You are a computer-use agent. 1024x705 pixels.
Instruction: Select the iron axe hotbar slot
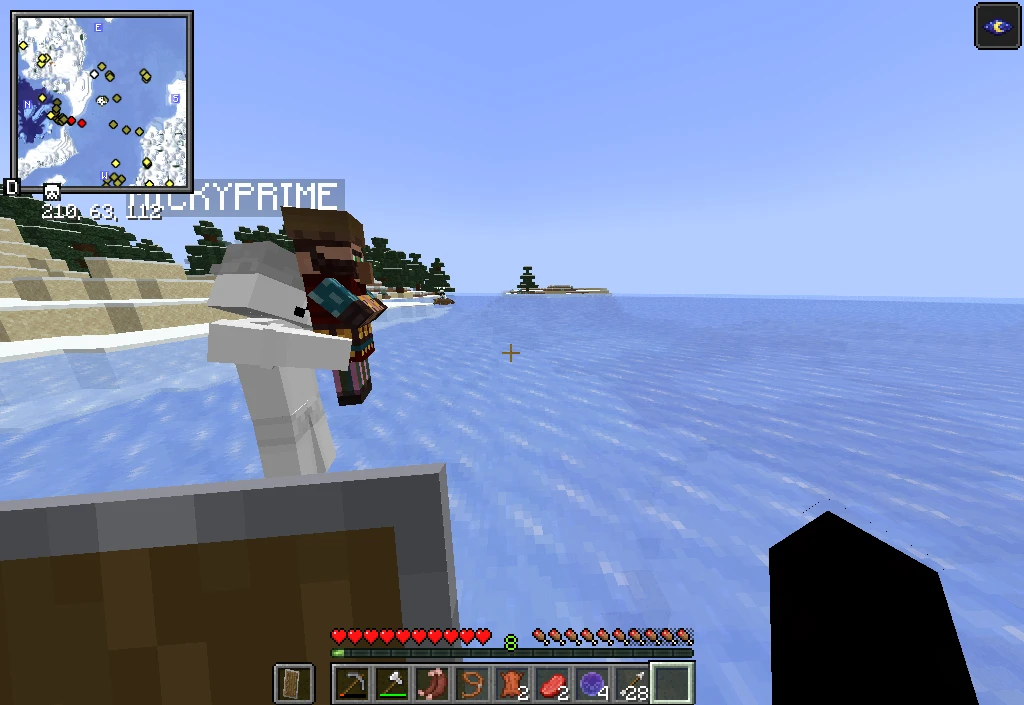(x=391, y=684)
